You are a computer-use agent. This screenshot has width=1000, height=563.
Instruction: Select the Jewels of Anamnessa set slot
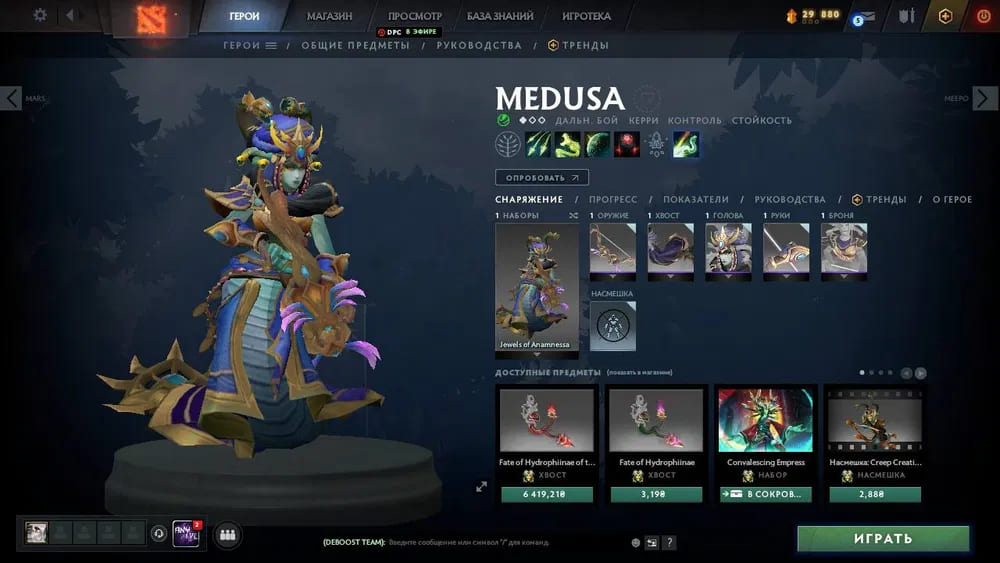tap(537, 287)
